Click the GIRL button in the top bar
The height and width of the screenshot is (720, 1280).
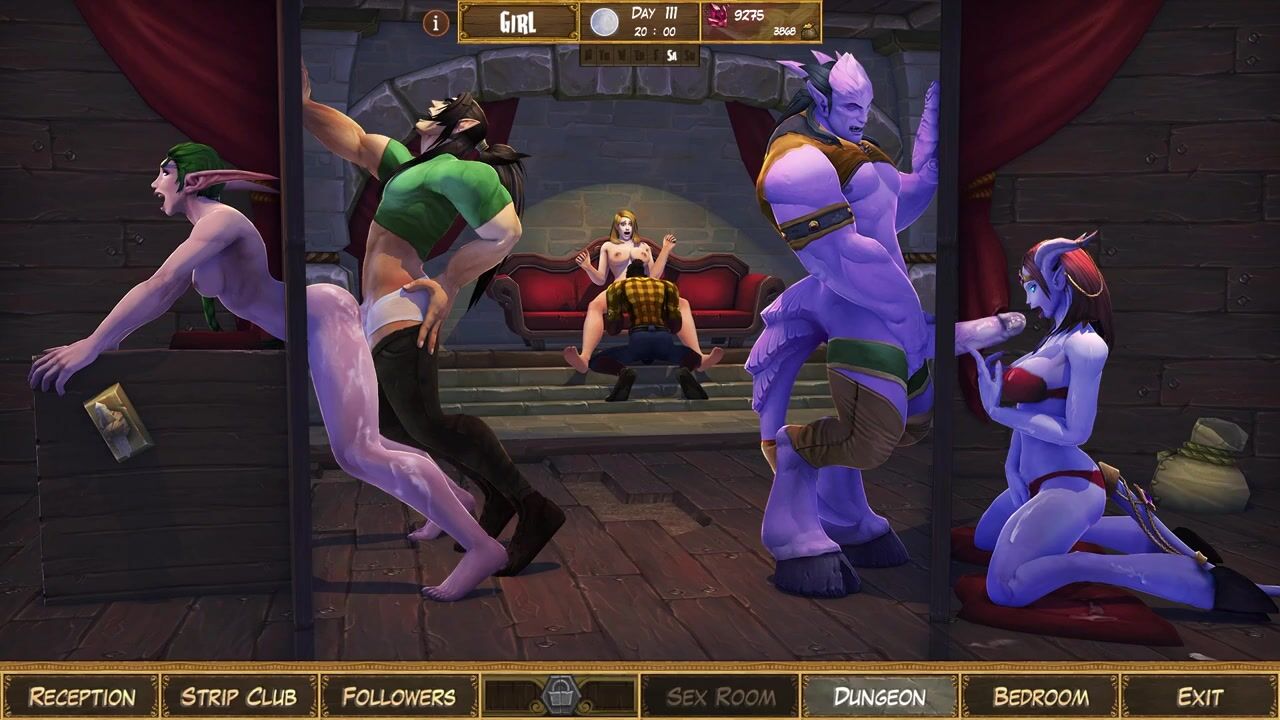coord(518,22)
